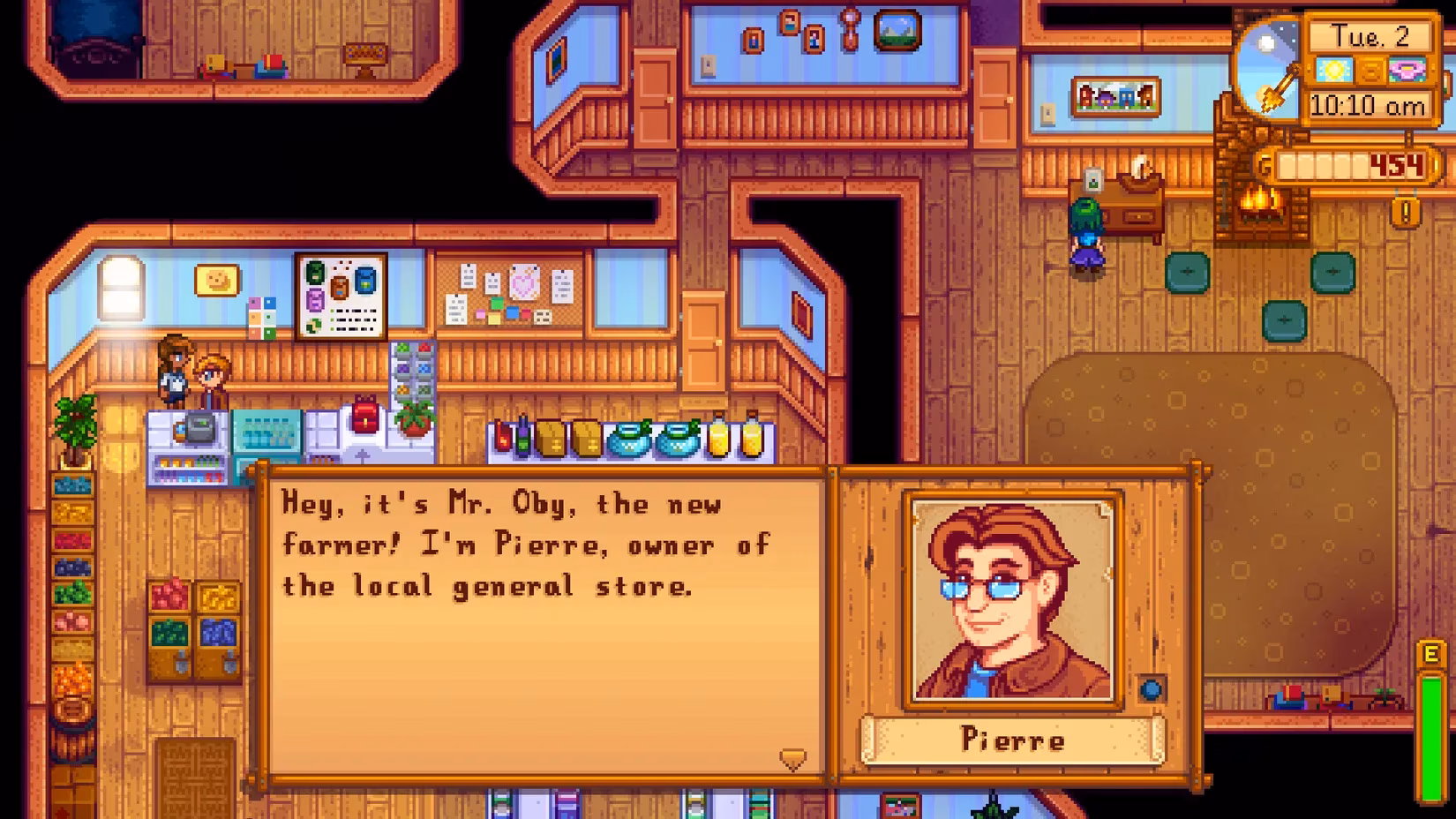
Task: Click the sunny weather icon
Action: 1335,69
